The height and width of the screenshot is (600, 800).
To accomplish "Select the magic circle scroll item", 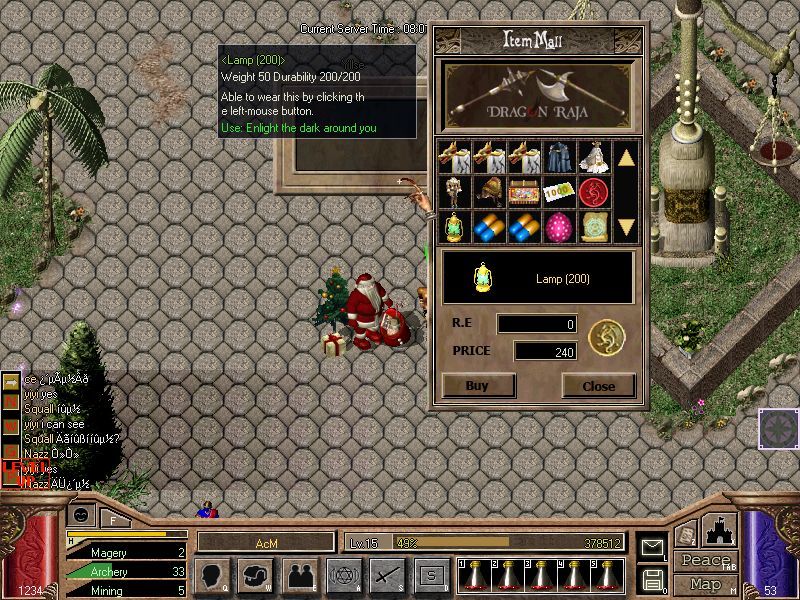I will click(593, 225).
